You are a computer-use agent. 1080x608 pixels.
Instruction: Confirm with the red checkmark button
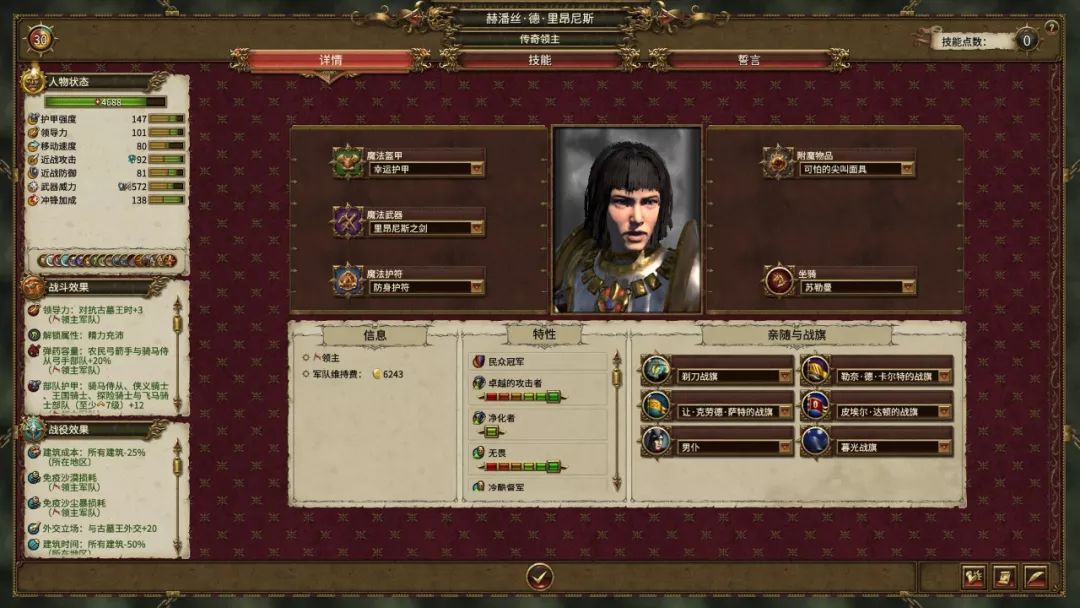540,576
